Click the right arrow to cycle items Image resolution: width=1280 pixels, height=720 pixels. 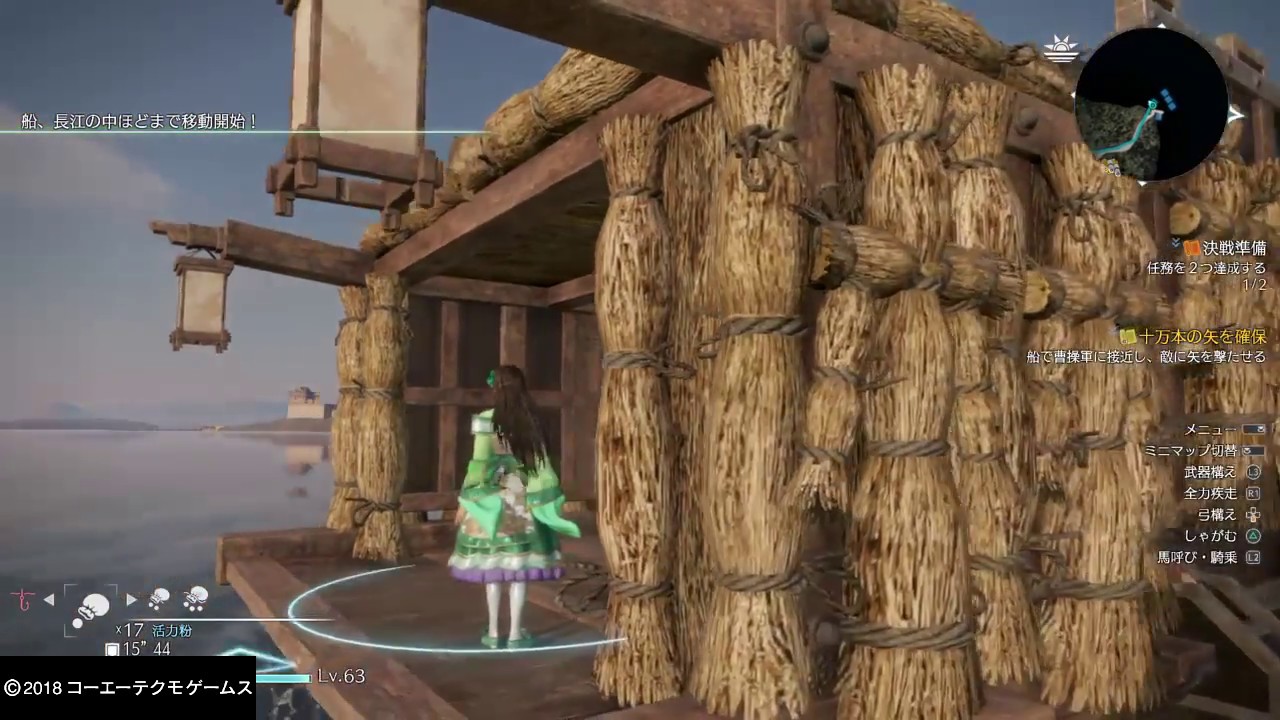[x=132, y=599]
